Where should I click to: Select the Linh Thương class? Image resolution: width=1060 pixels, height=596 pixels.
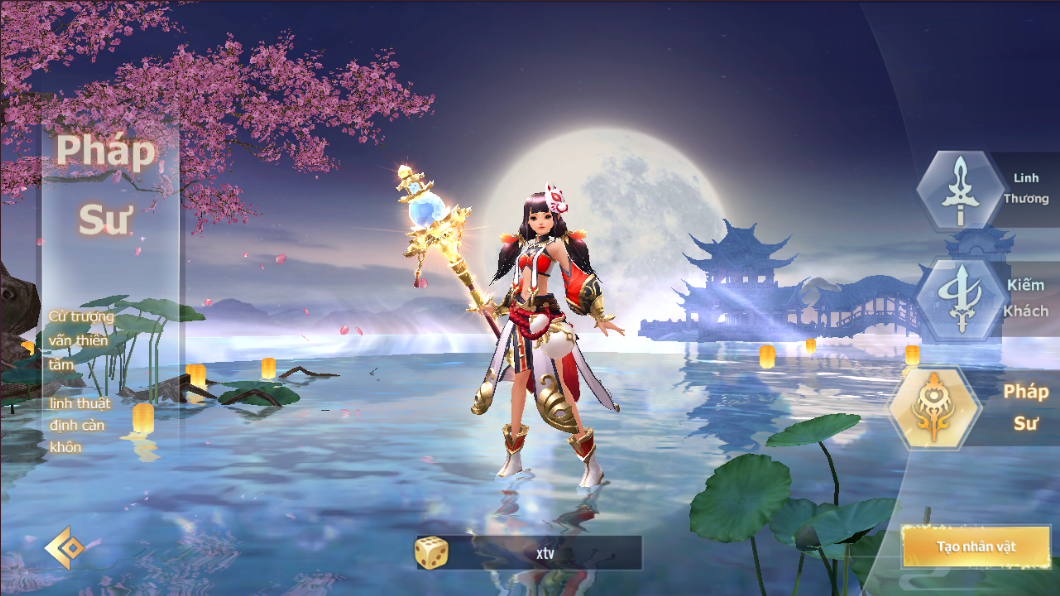click(961, 190)
